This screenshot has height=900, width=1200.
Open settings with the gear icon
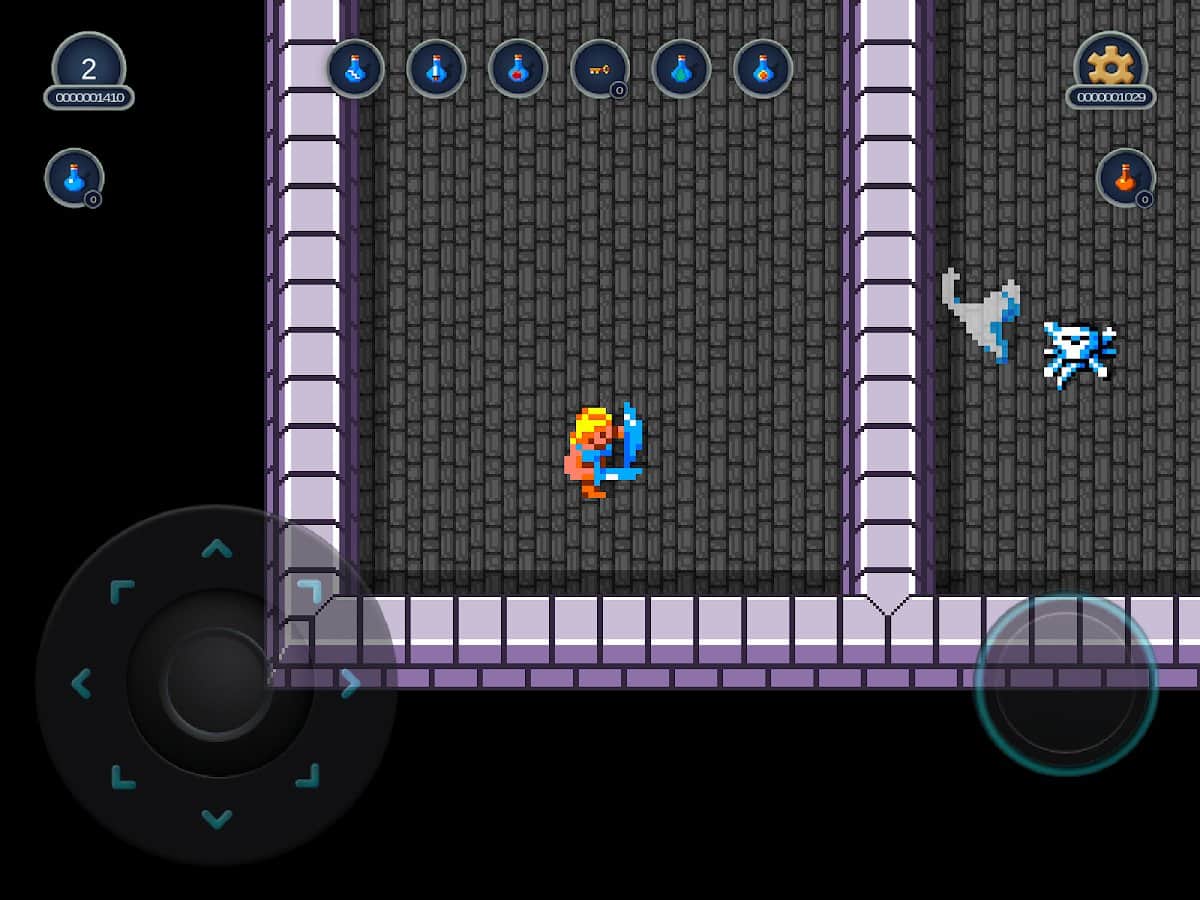pyautogui.click(x=1110, y=65)
